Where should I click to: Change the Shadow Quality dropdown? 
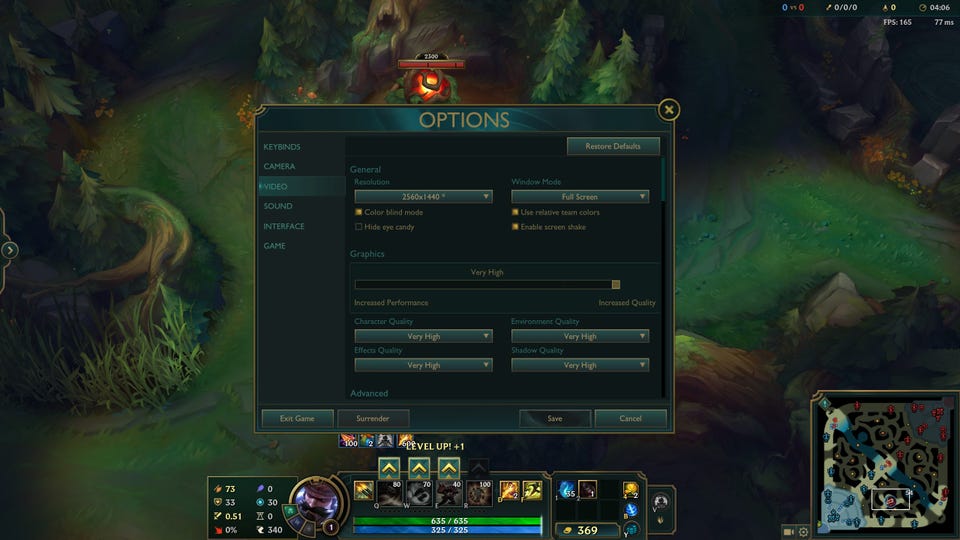[x=580, y=365]
